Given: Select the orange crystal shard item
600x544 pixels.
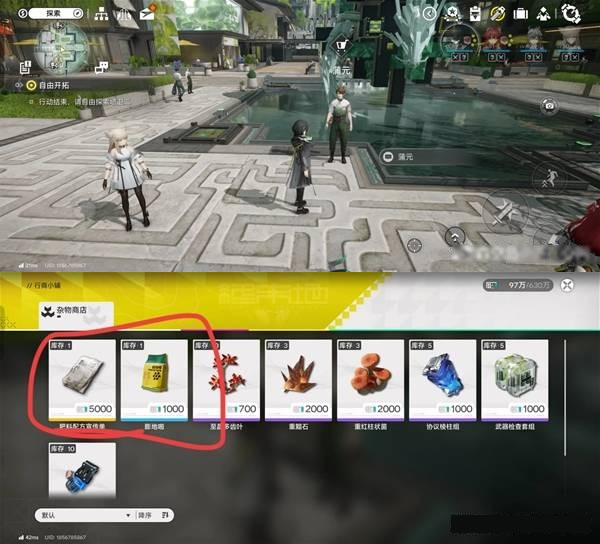Looking at the screenshot, I should (x=298, y=379).
